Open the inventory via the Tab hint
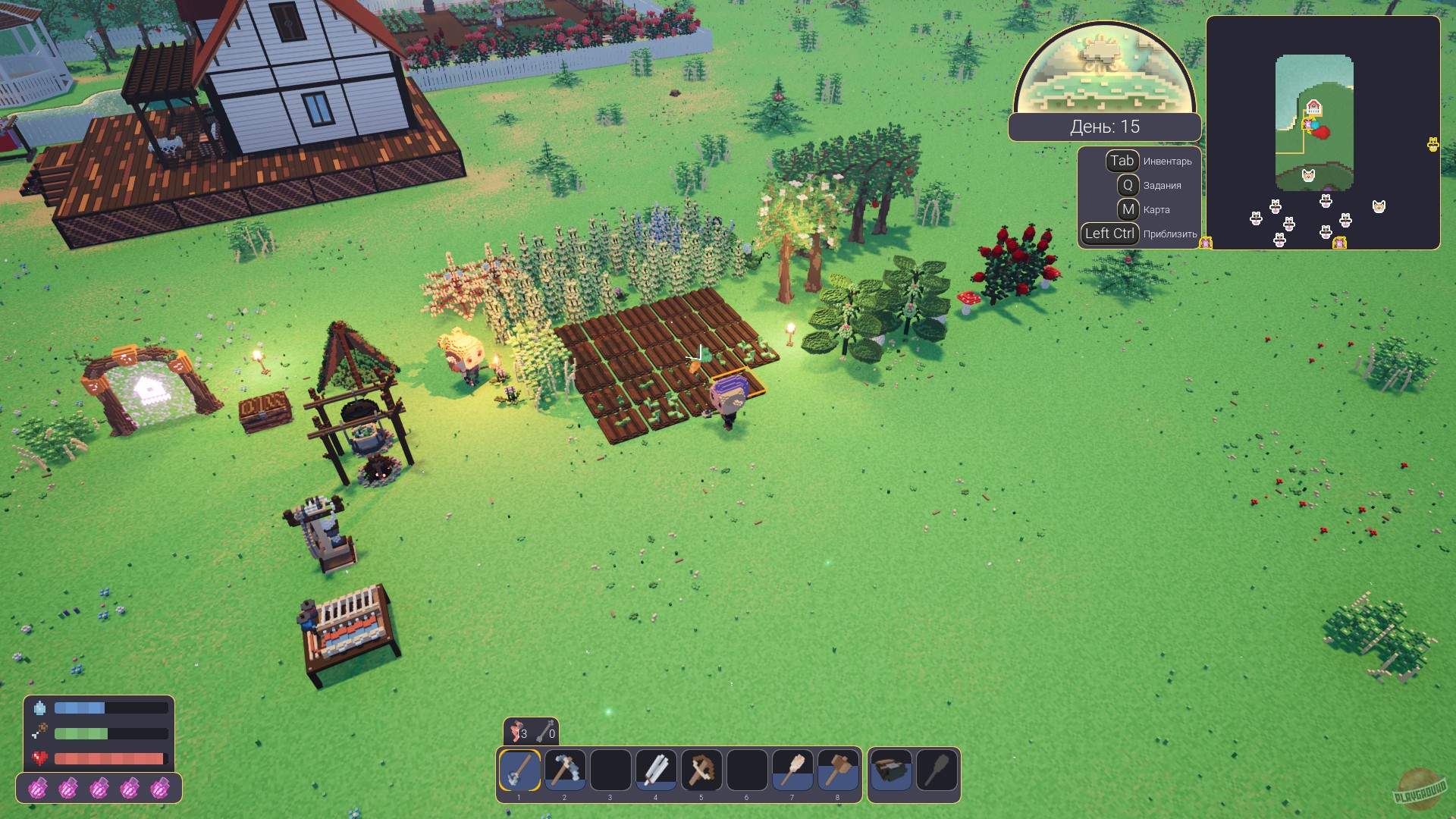The height and width of the screenshot is (819, 1456). [x=1121, y=161]
